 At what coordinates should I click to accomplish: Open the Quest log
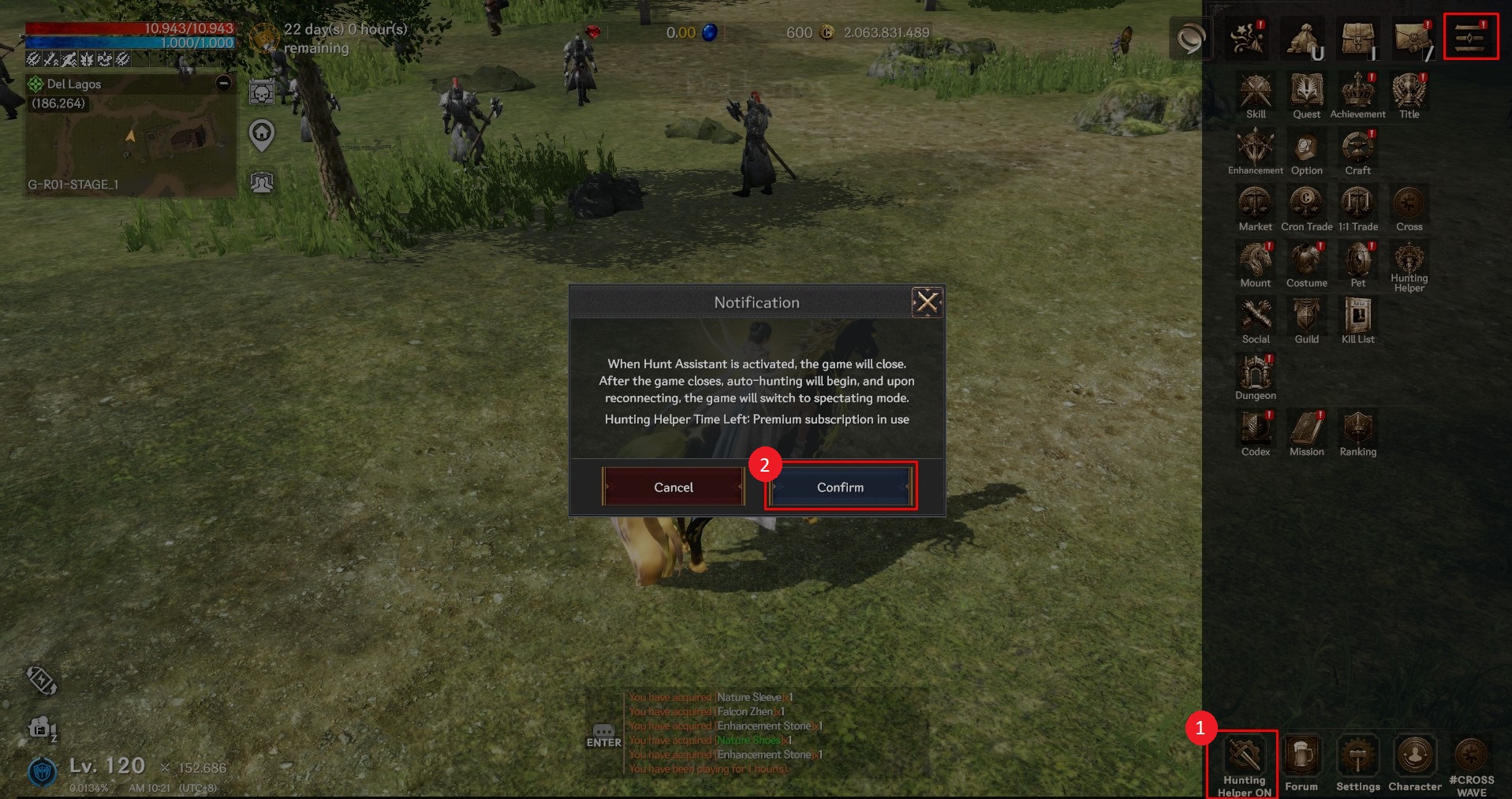coord(1306,94)
